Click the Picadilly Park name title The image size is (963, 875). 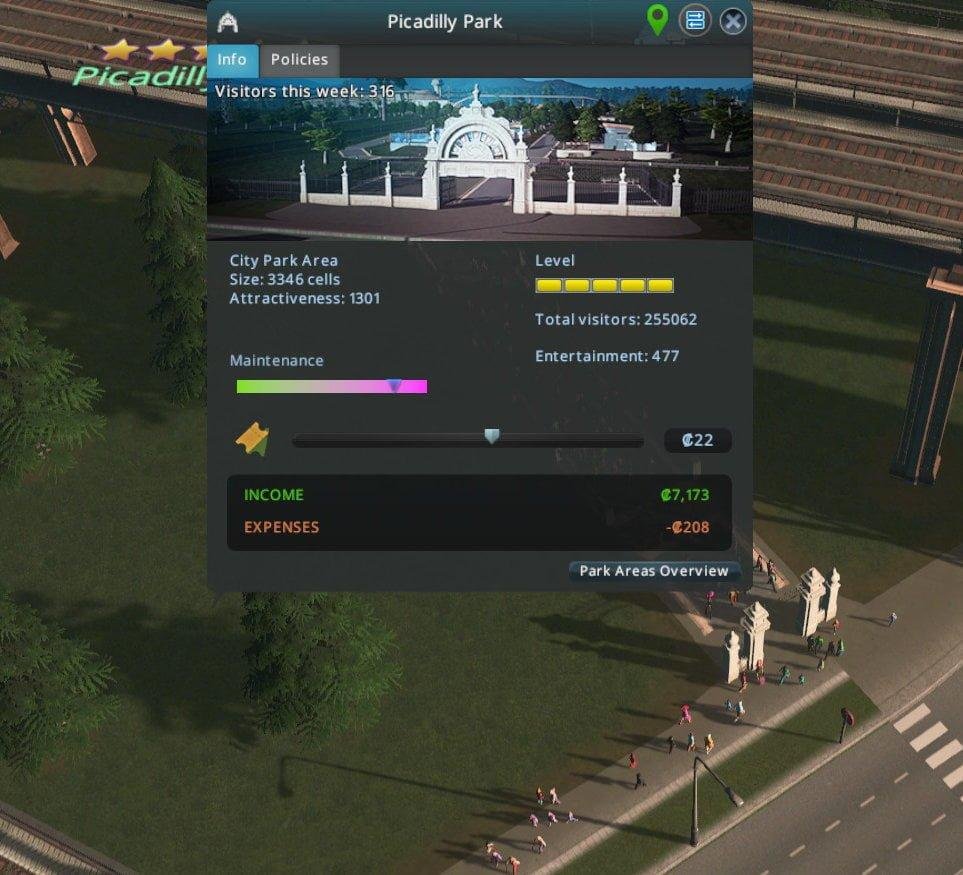[x=445, y=21]
